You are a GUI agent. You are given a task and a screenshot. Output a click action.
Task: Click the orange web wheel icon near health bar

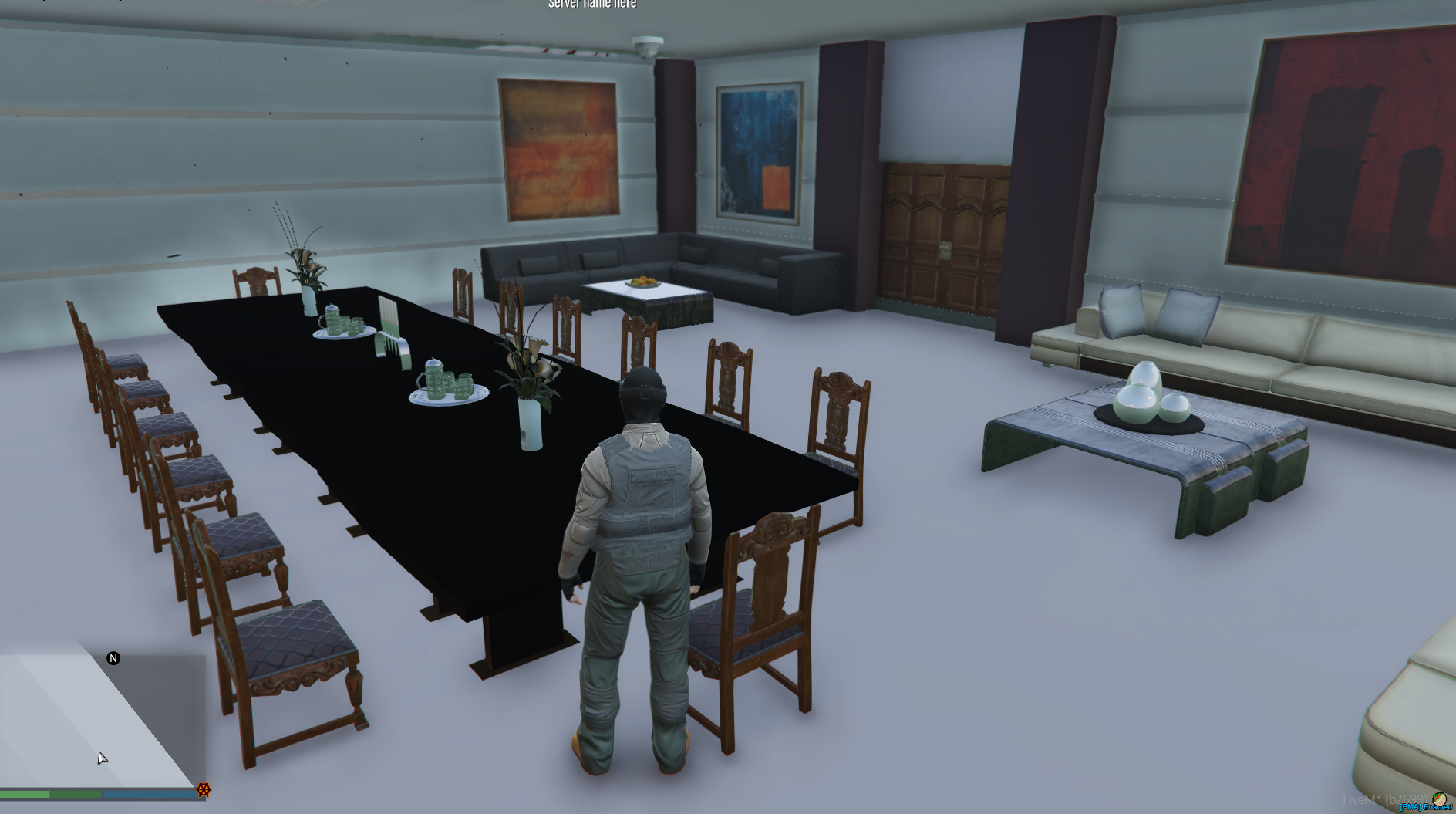pyautogui.click(x=202, y=791)
